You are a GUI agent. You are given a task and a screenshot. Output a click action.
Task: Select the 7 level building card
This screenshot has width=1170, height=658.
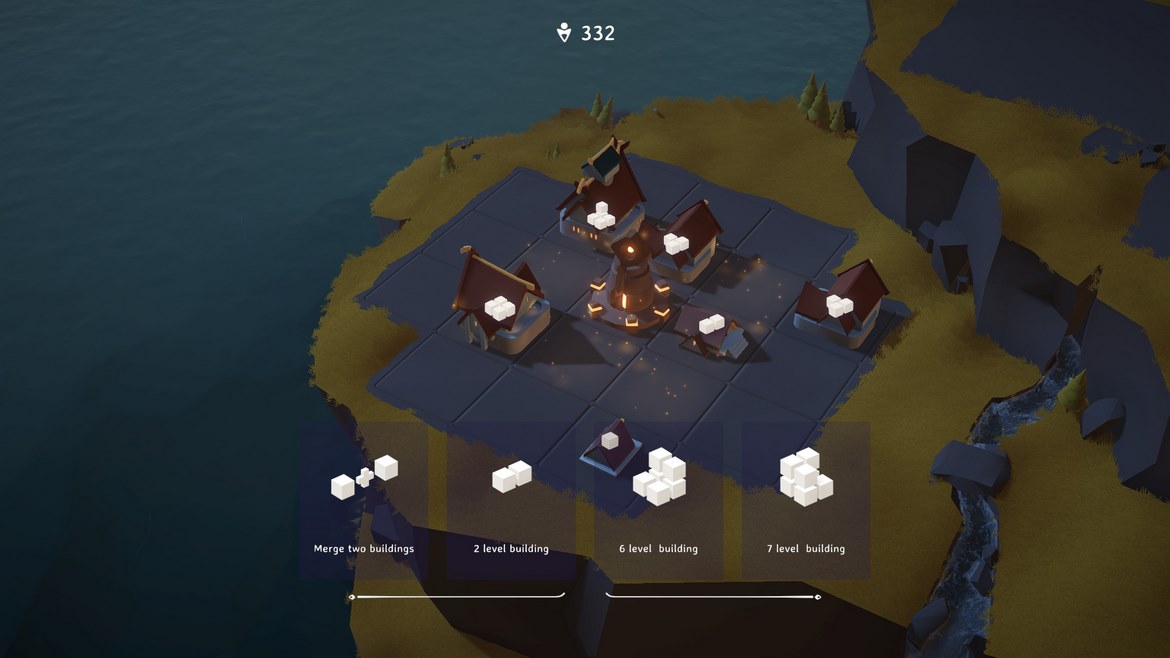pyautogui.click(x=805, y=500)
